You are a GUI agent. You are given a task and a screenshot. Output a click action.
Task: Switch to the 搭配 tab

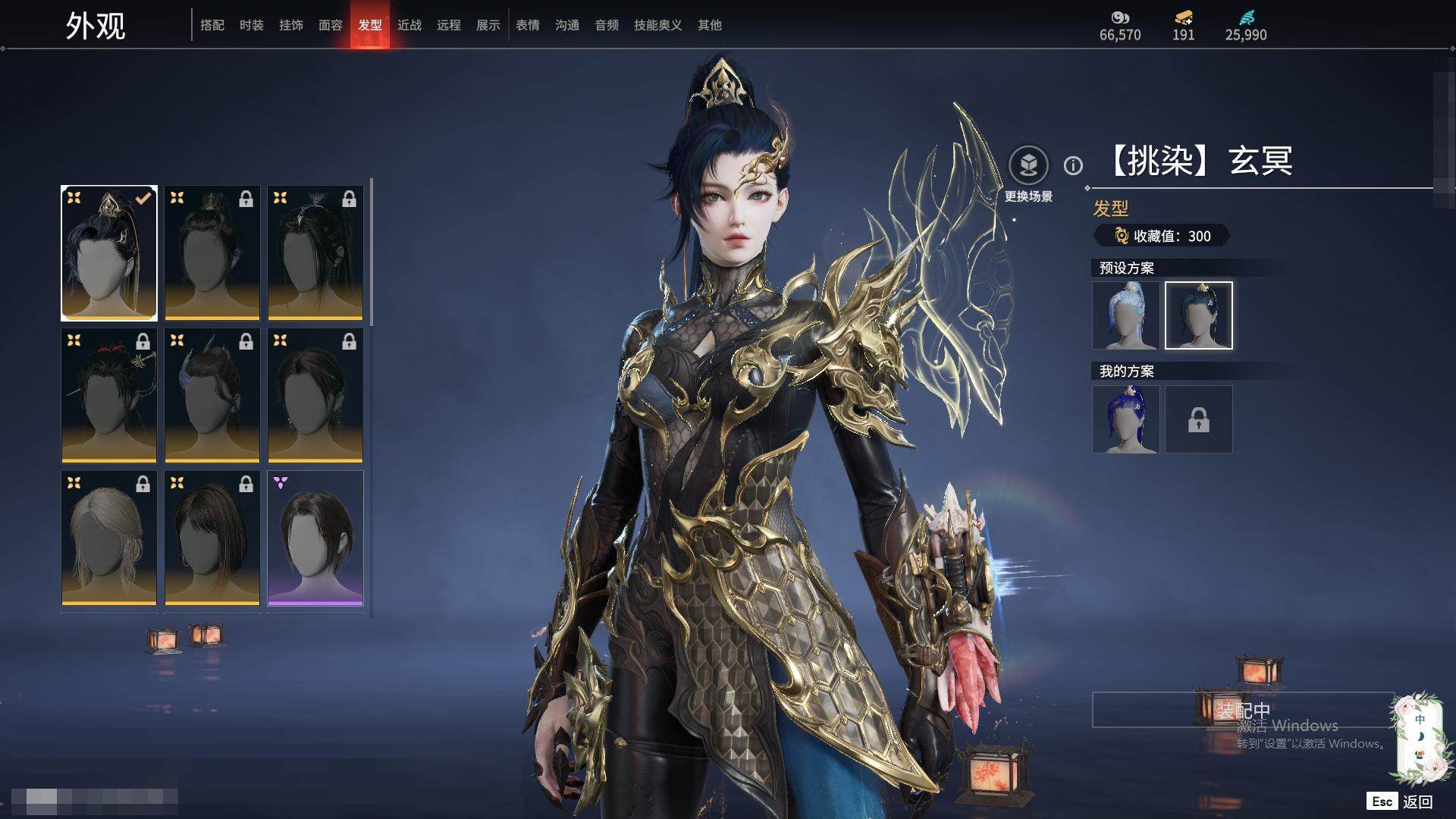212,25
